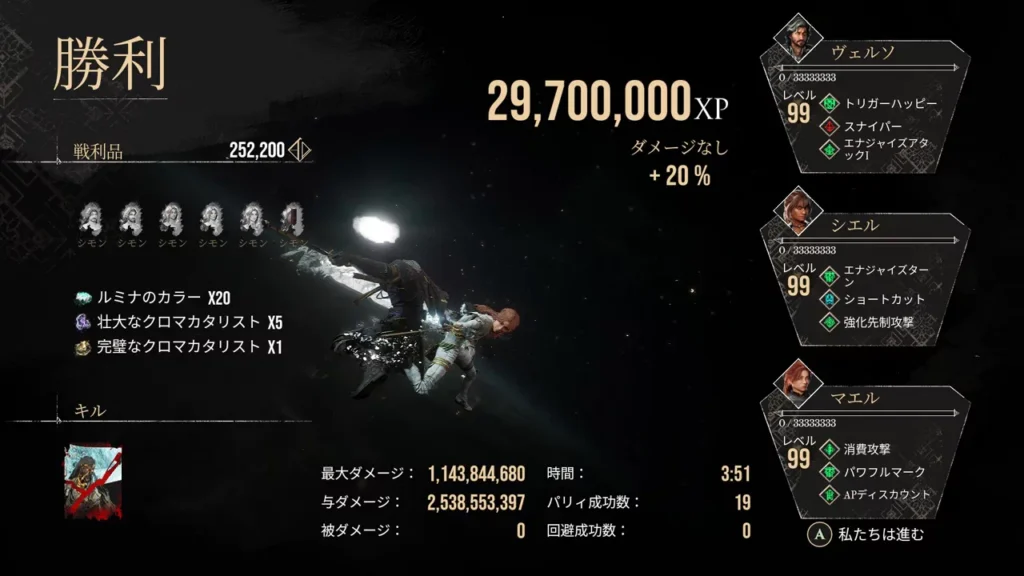
Task: Open the crossed-out kill portrait card
Action: [x=93, y=482]
